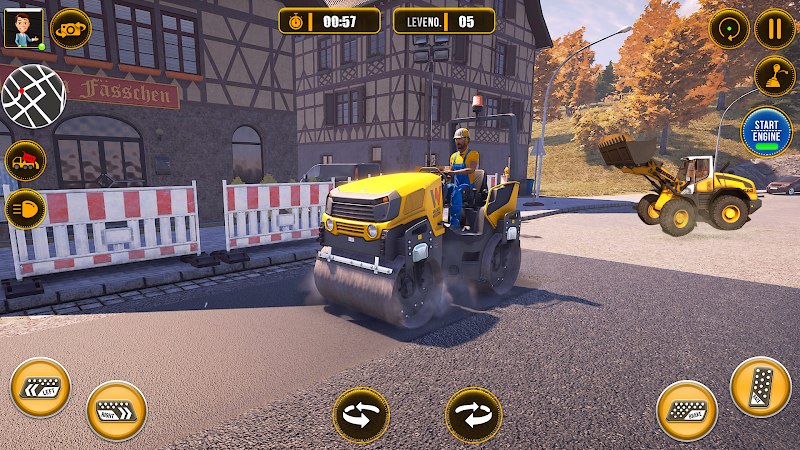Screen dimensions: 800x450
Task: Click the circular reset arrow icon
Action: [x=729, y=28]
